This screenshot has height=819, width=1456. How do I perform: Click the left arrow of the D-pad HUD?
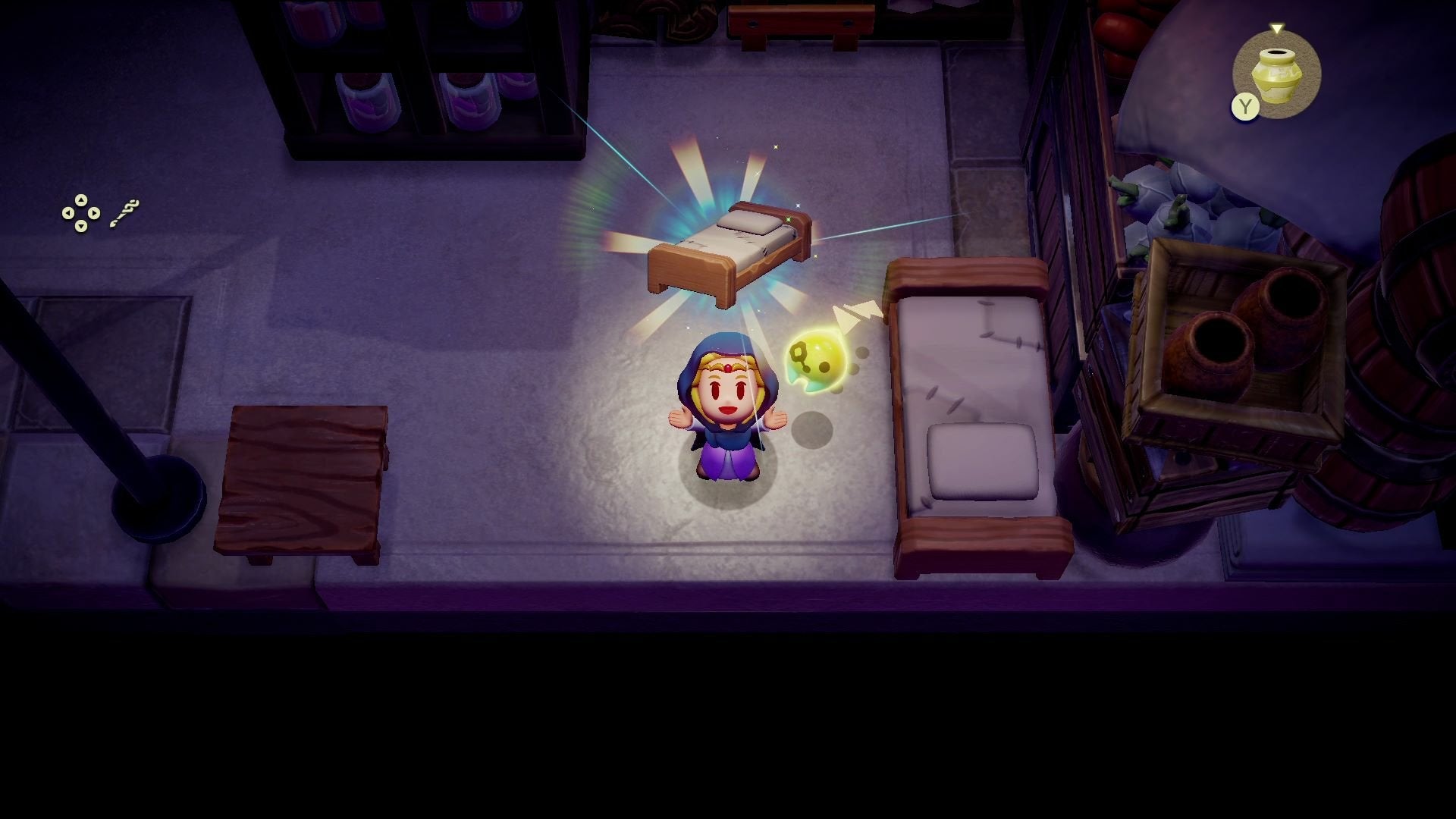click(67, 213)
